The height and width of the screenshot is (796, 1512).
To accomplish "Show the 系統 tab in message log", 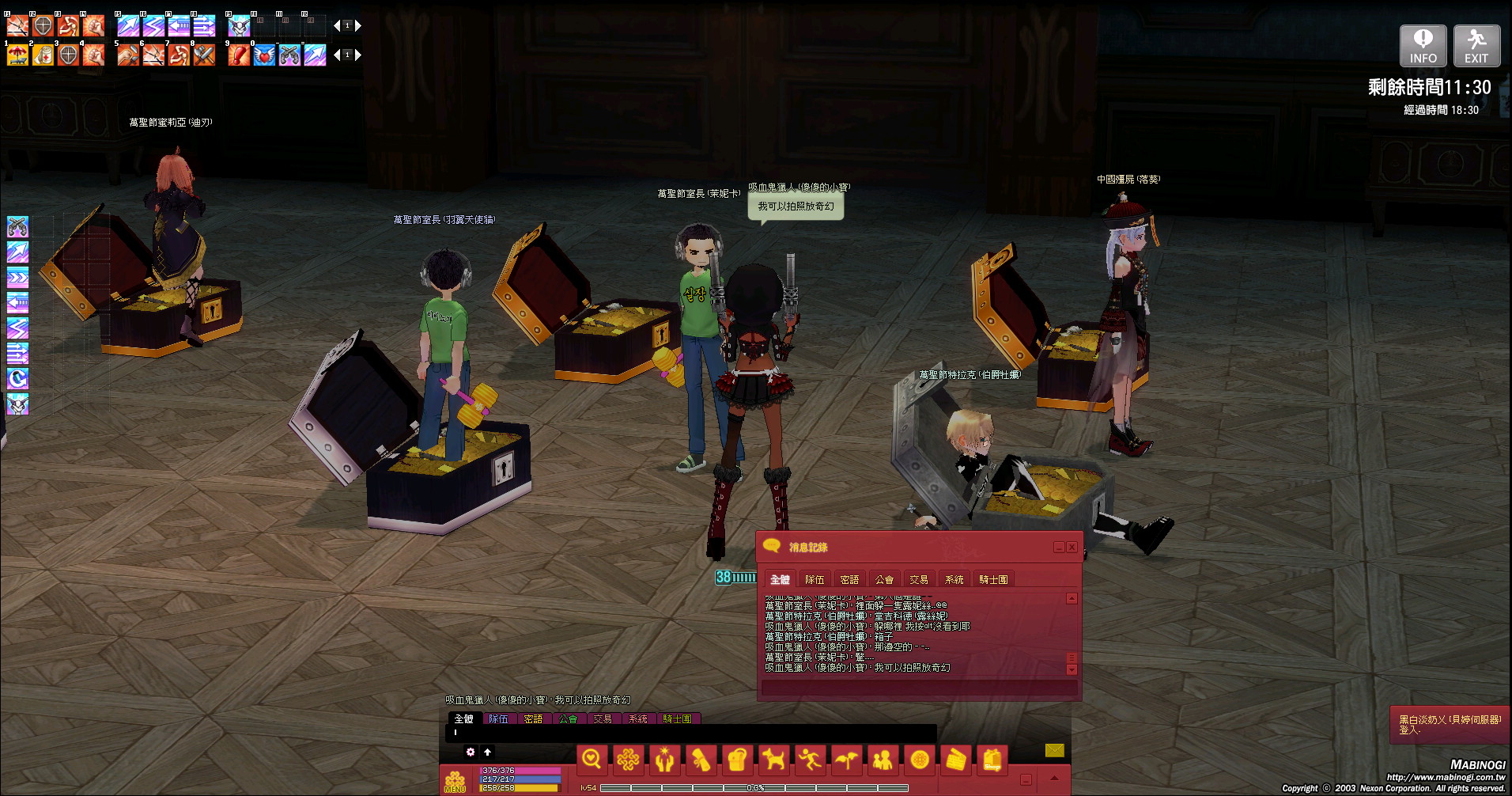I will (x=954, y=580).
